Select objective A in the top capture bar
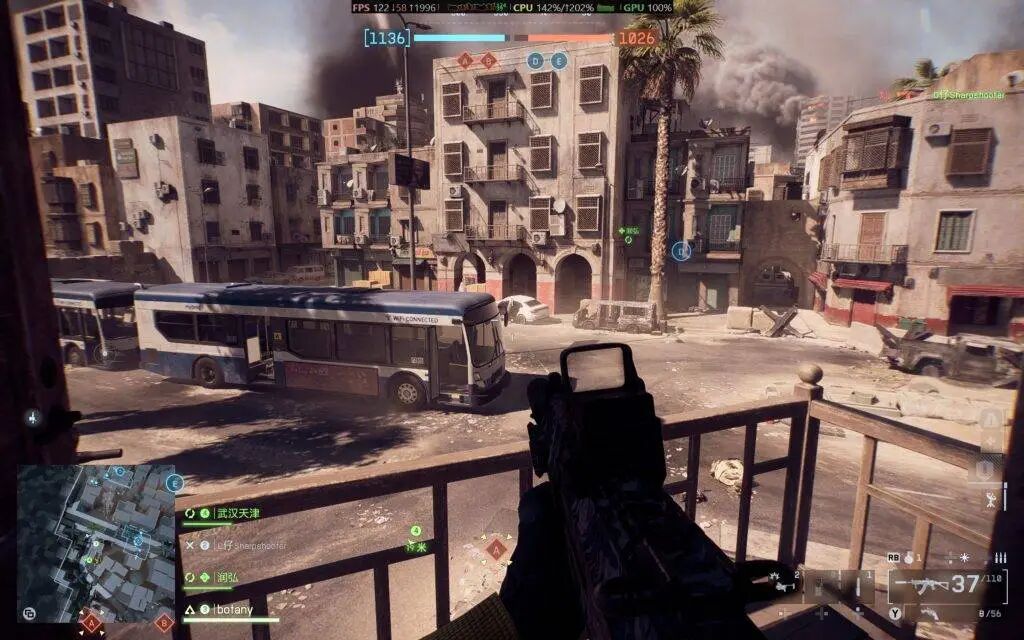The image size is (1024, 640). pos(464,61)
